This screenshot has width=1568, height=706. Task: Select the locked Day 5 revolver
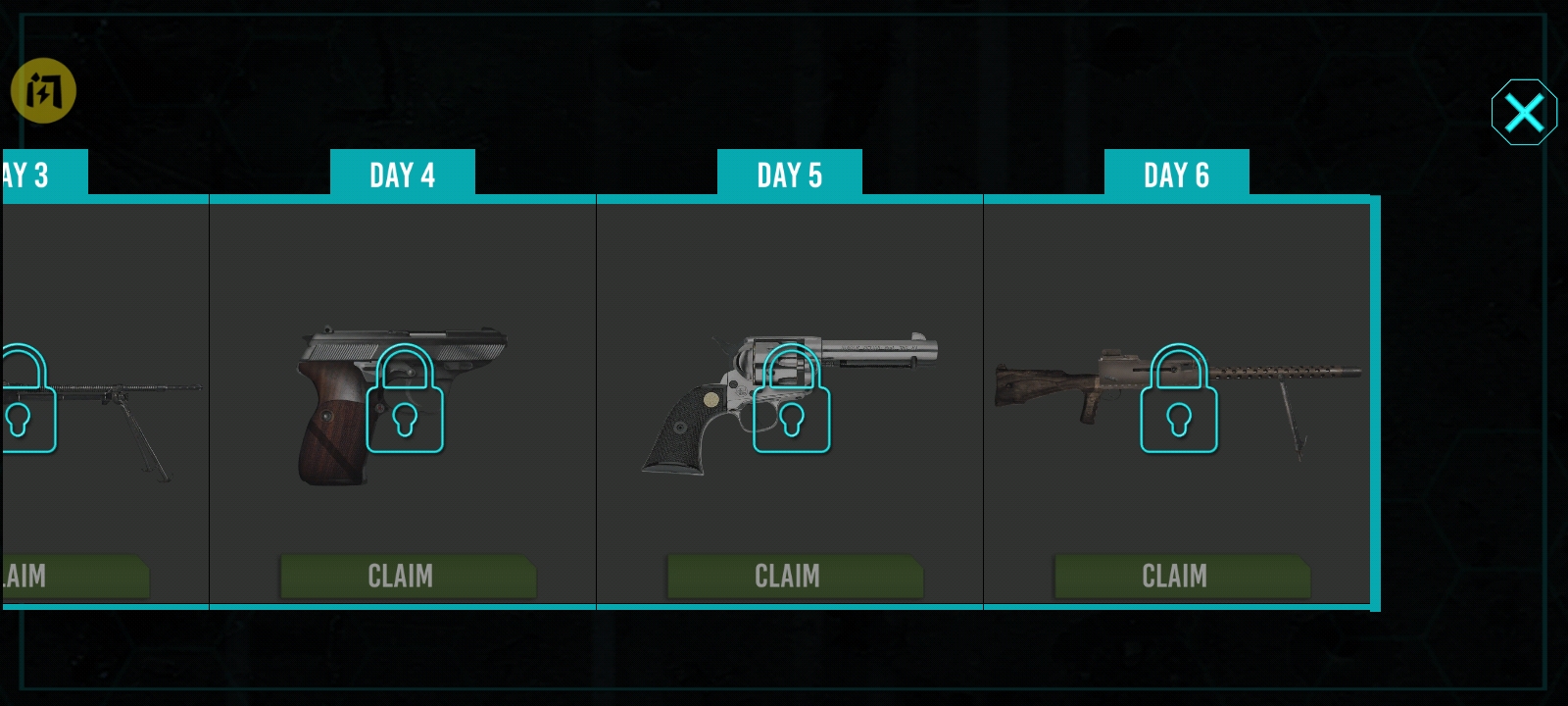(791, 400)
